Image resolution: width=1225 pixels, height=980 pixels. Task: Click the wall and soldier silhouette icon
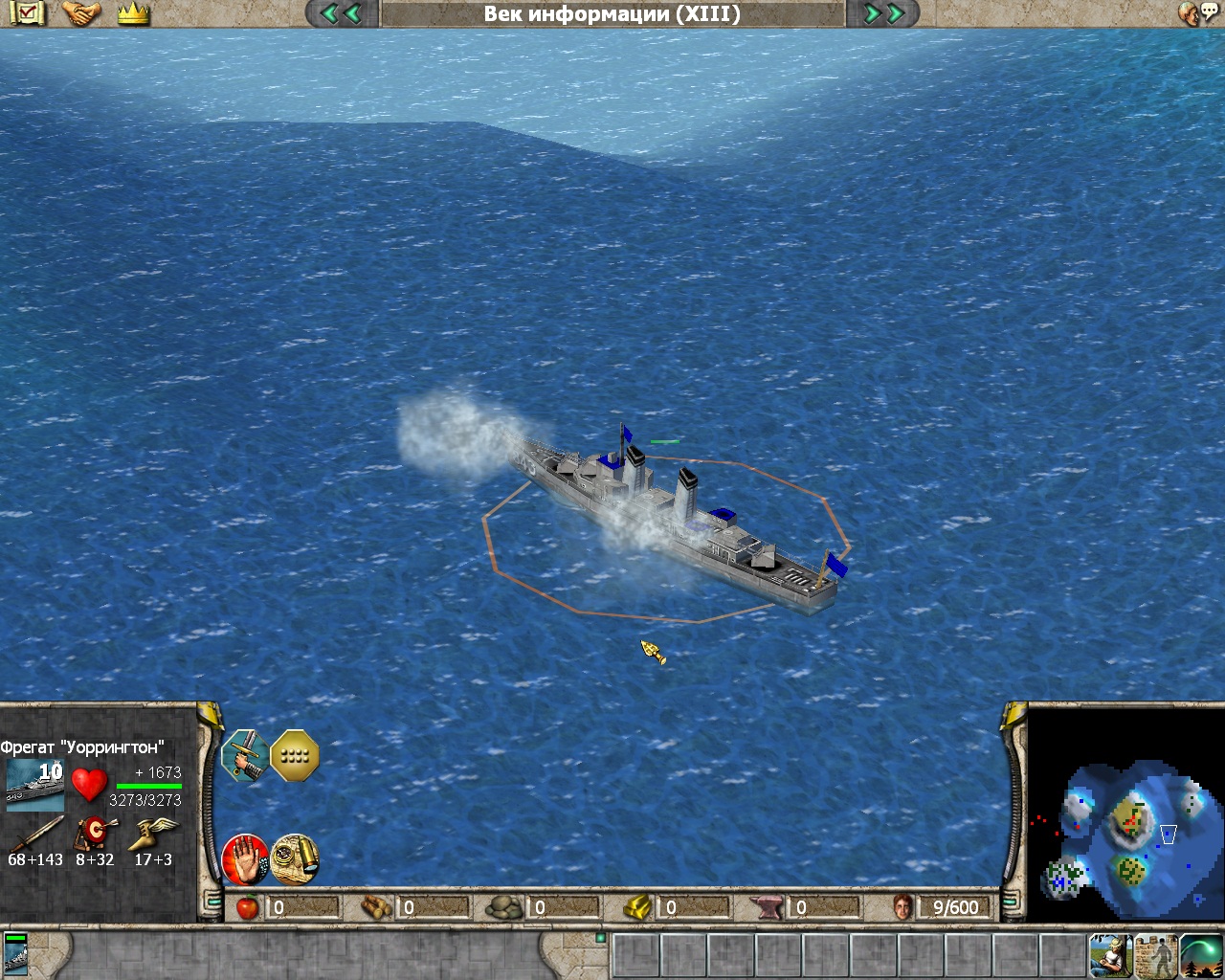[x=1156, y=955]
